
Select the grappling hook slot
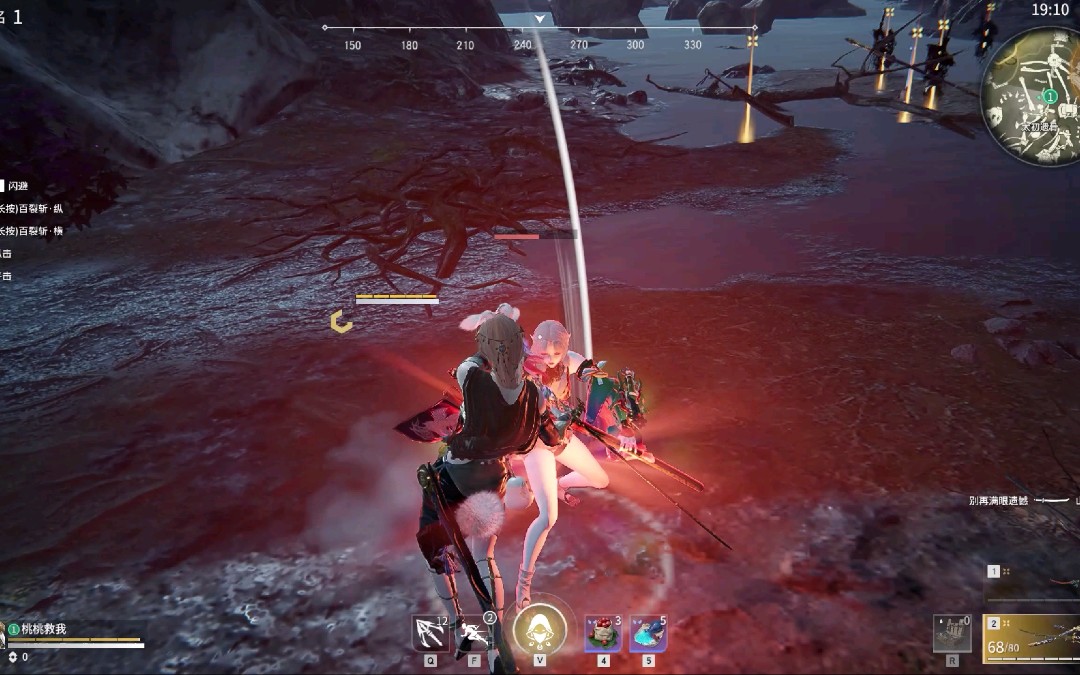(431, 633)
